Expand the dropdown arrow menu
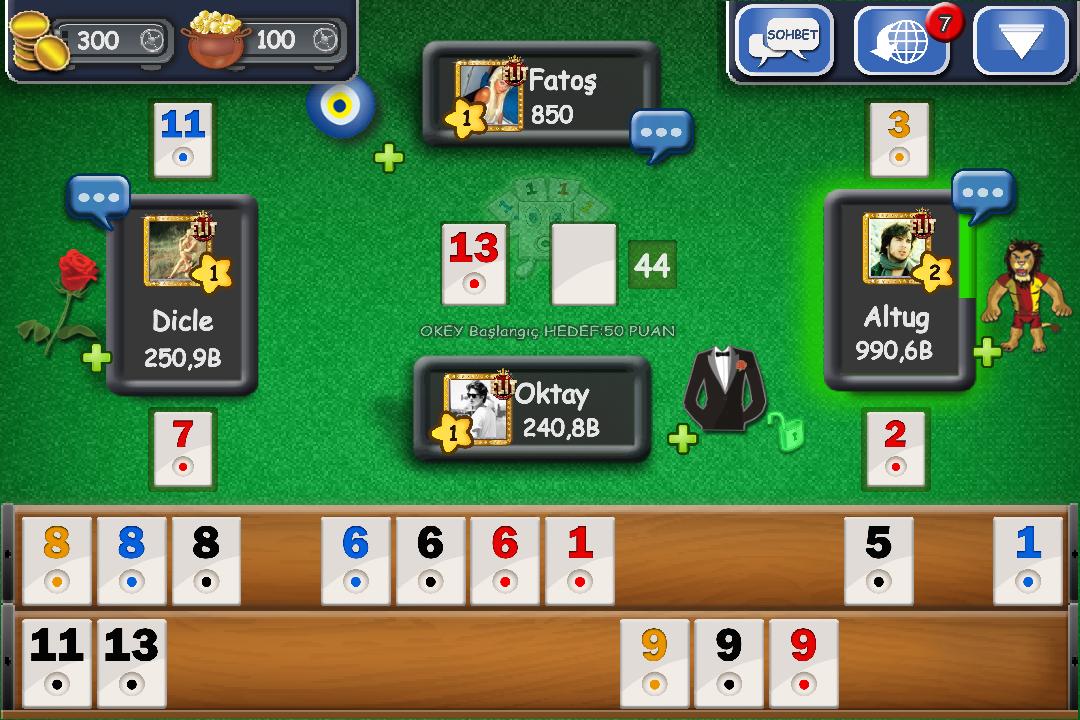Screen dimensions: 1080x720 click(x=1021, y=41)
